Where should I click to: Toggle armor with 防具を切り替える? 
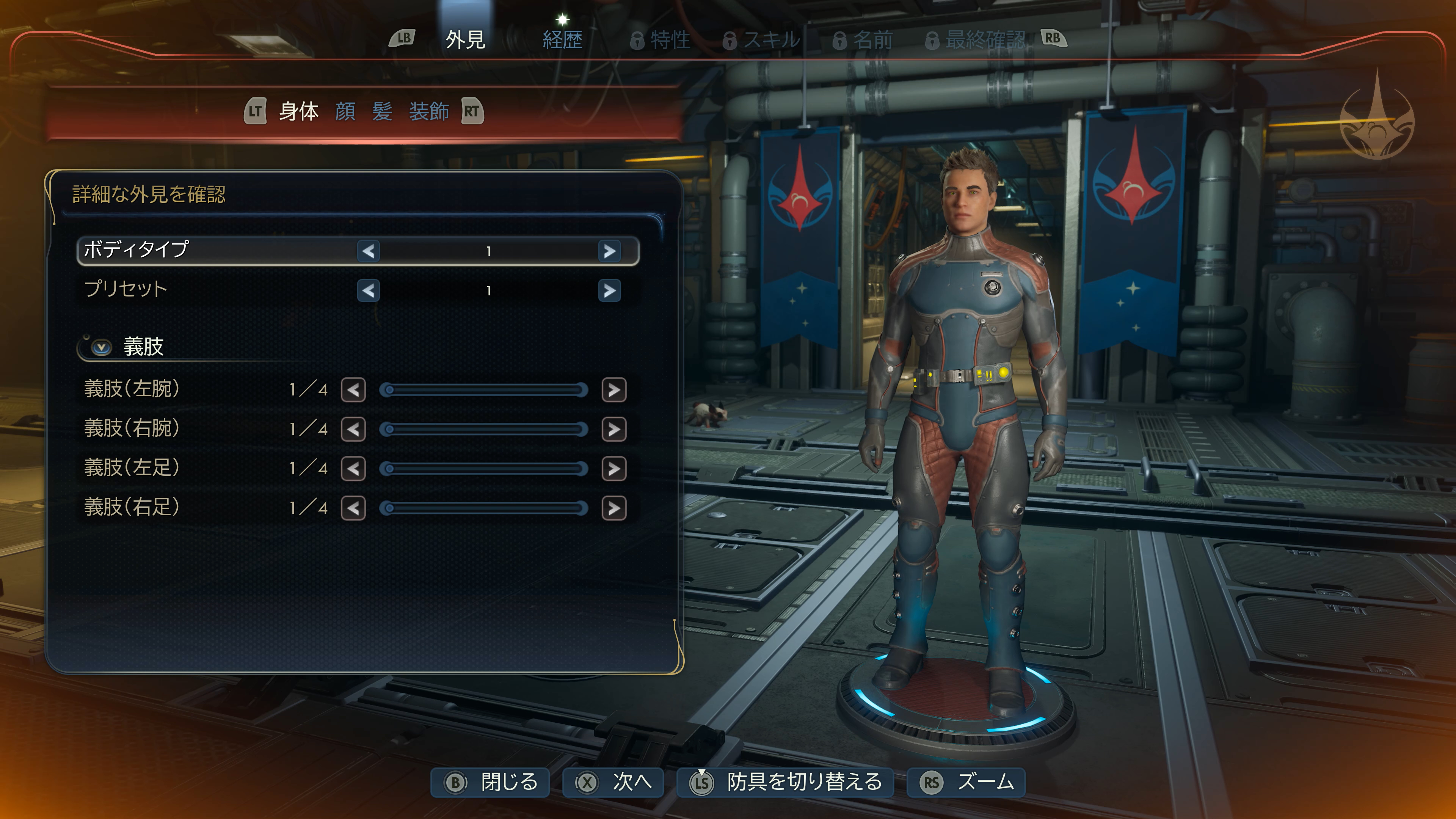[785, 782]
